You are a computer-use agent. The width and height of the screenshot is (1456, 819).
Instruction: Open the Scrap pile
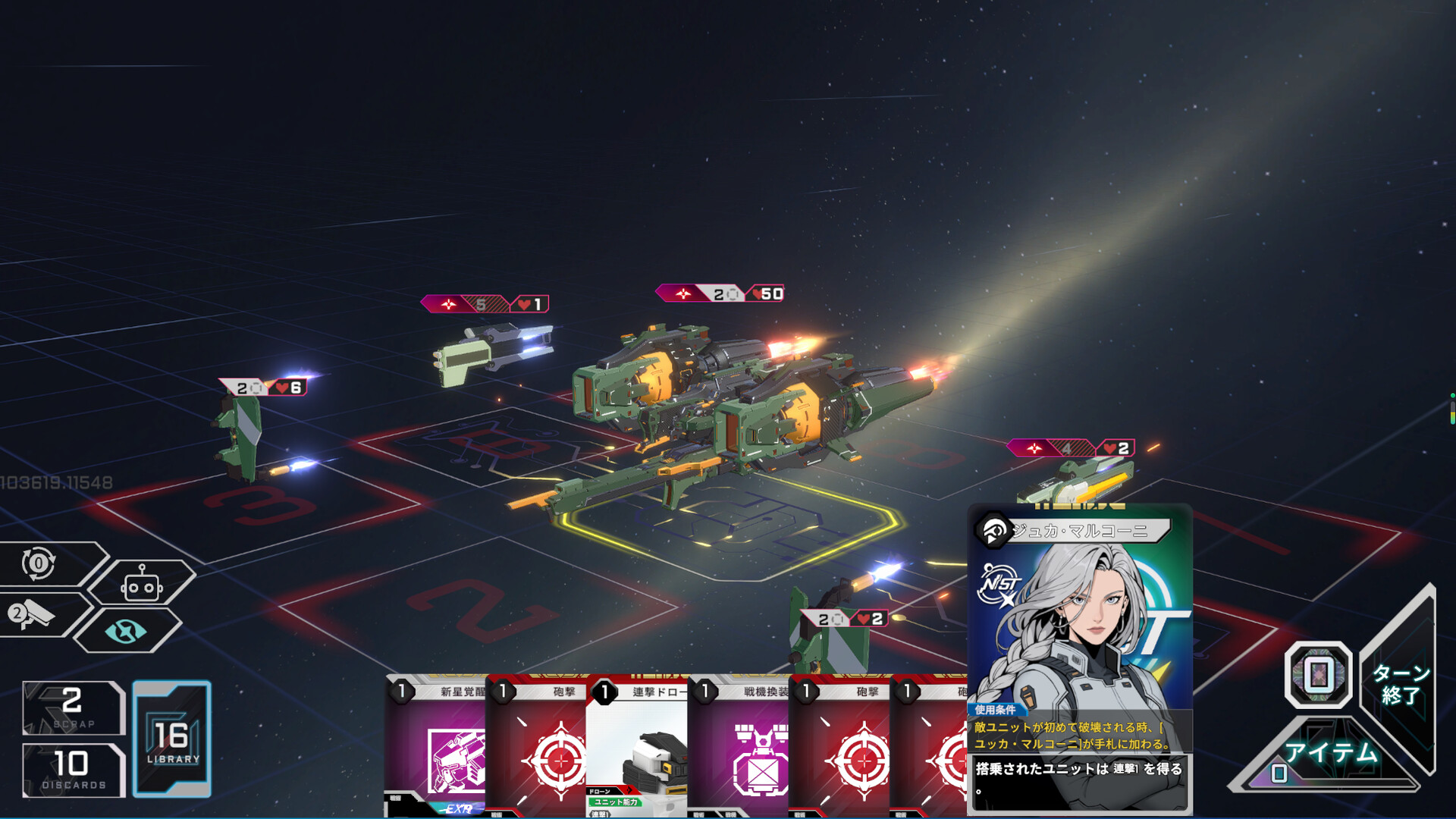[73, 708]
